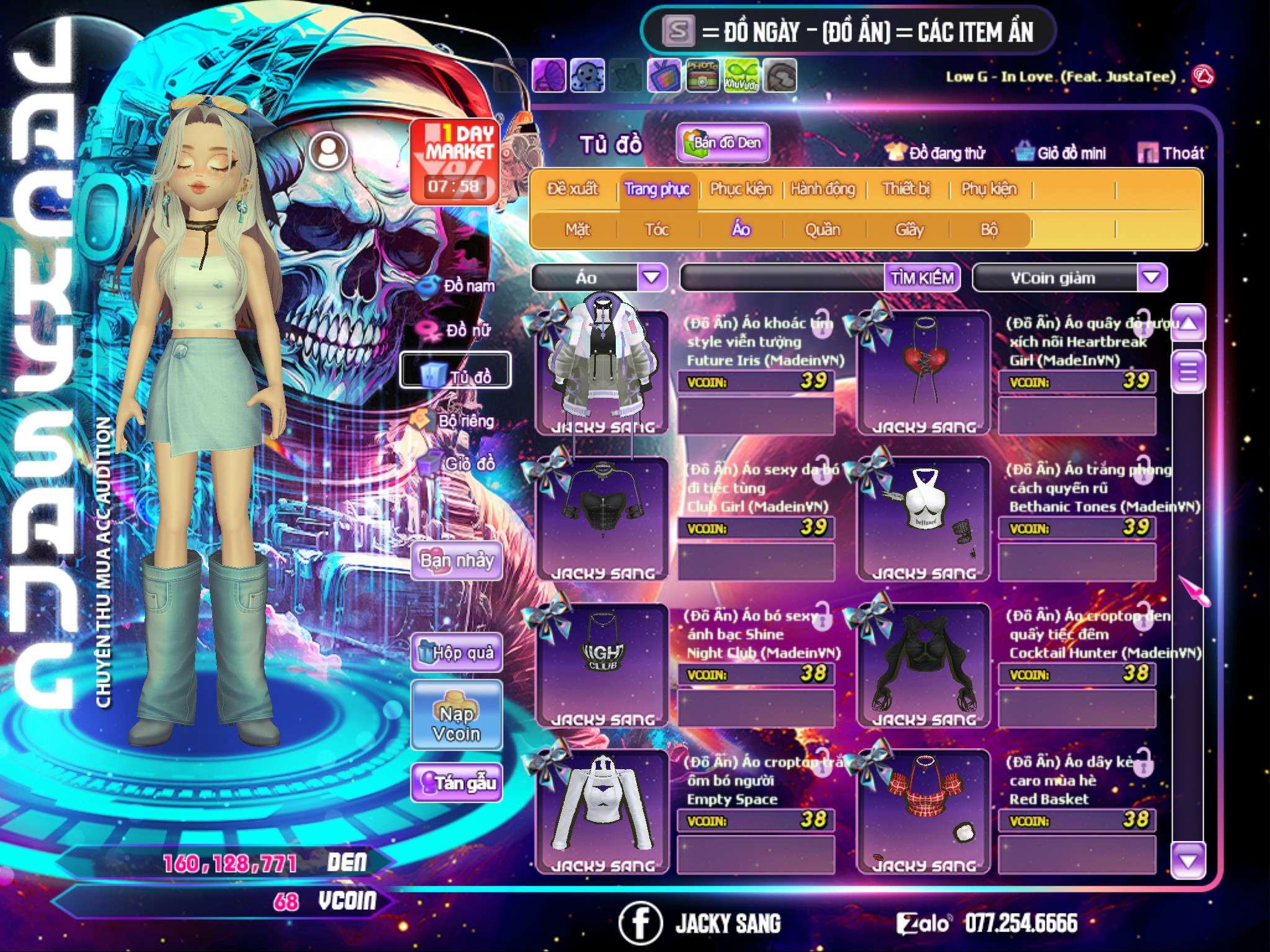
Task: Pick the Heartbreak Girl top thumbnail
Action: click(923, 372)
